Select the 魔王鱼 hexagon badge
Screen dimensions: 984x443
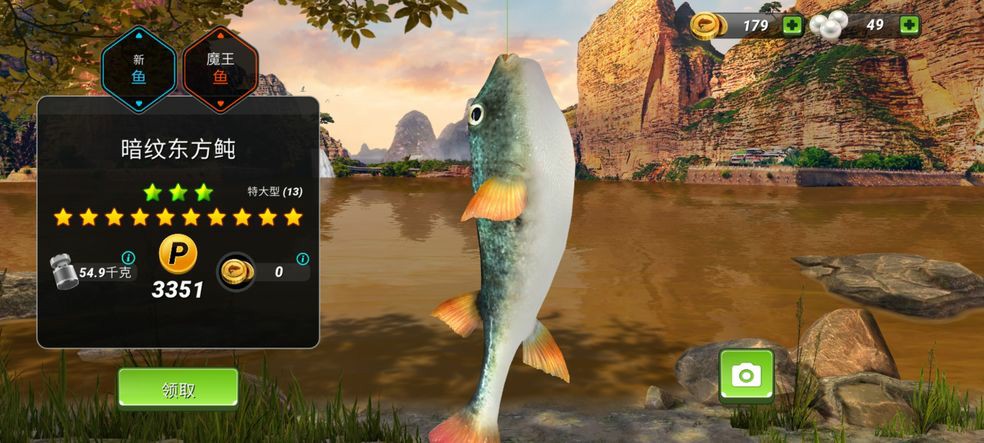221,67
